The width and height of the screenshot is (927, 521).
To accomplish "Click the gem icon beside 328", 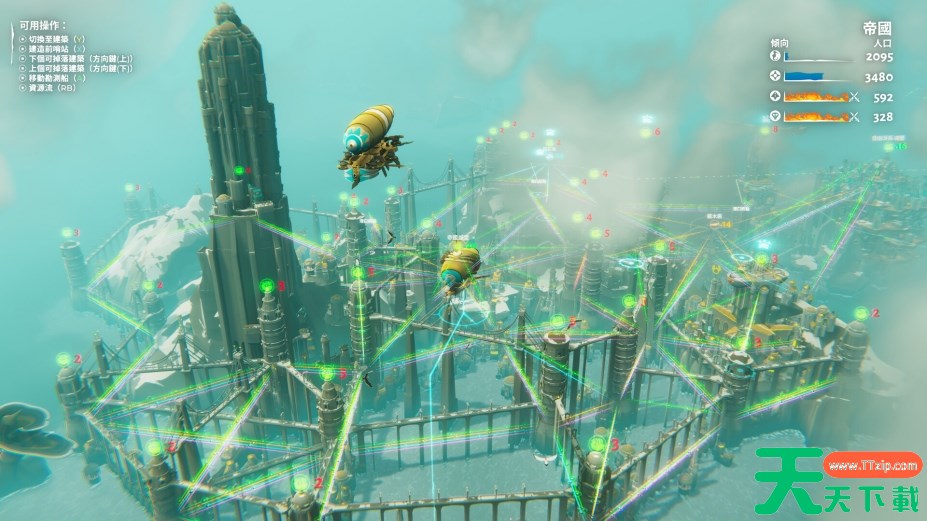I will pyautogui.click(x=775, y=116).
